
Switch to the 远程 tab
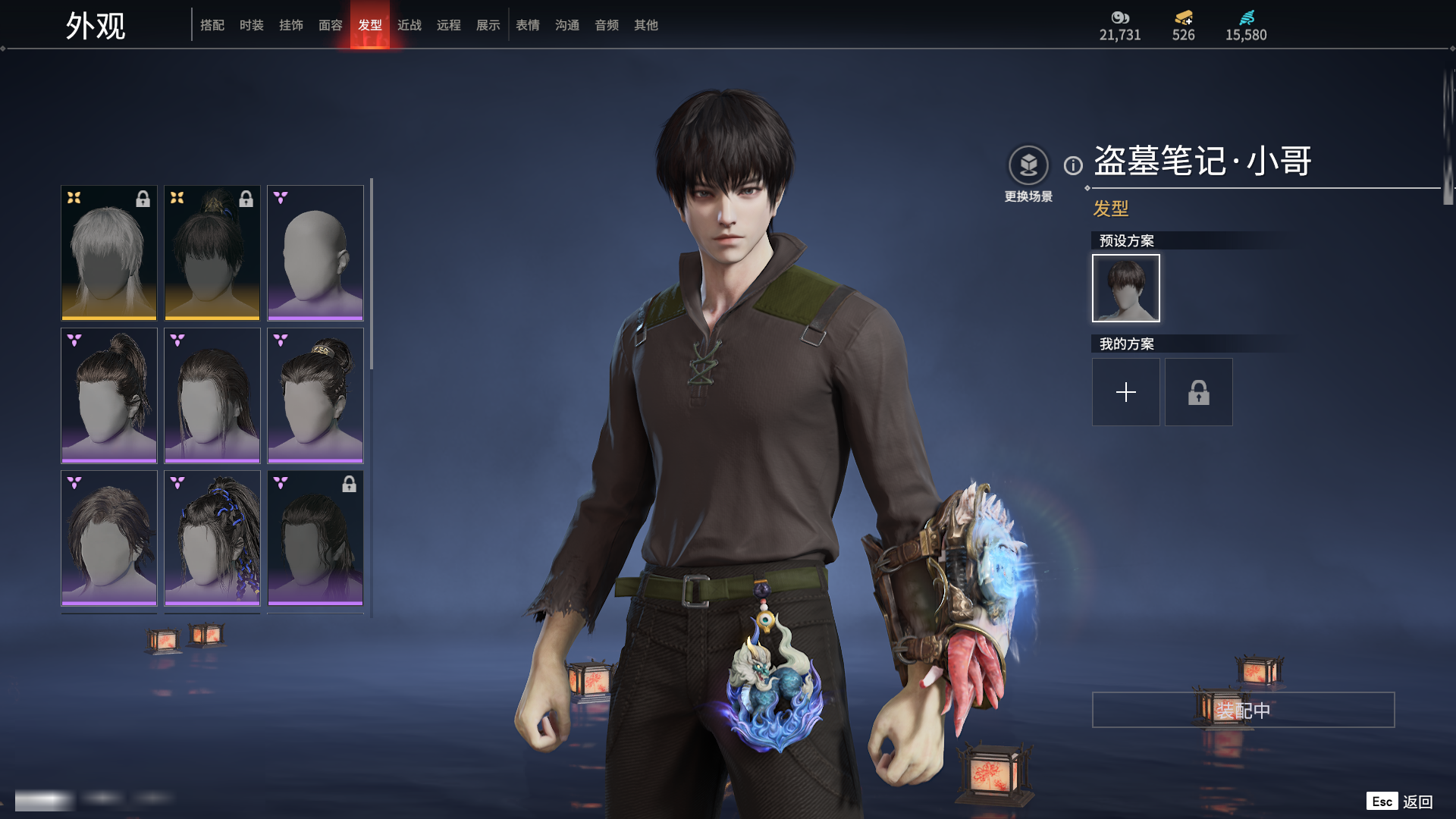pos(448,25)
